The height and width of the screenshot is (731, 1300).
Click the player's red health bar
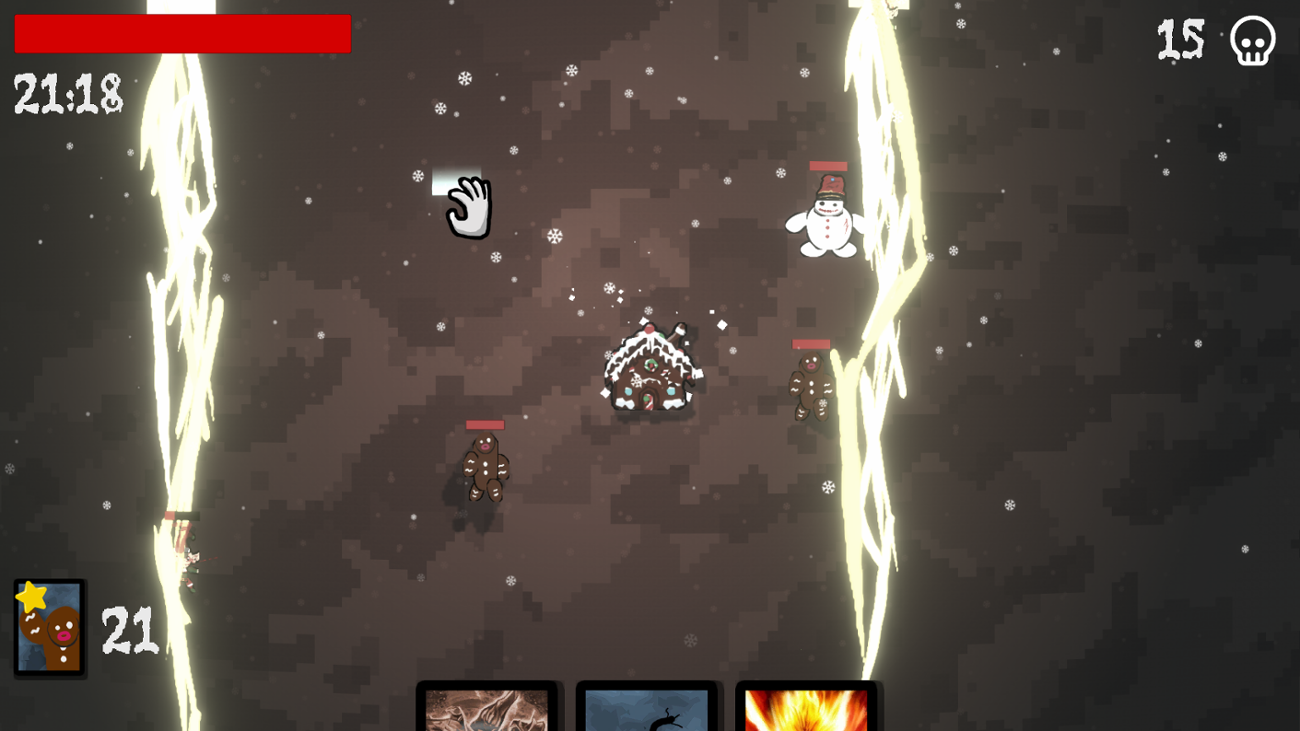[x=180, y=33]
